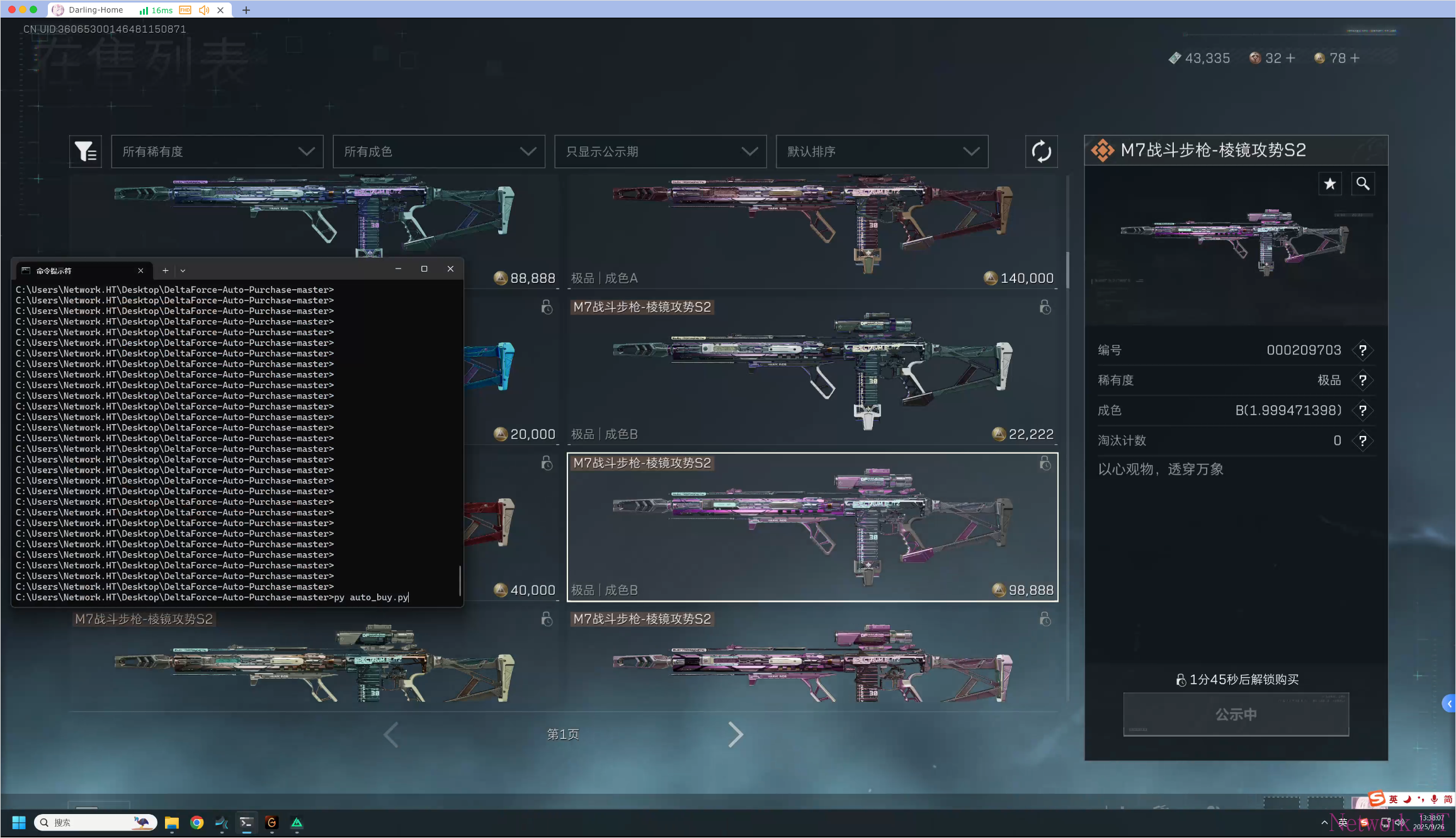
Task: Refresh the listing with the circular arrow button
Action: tap(1041, 152)
